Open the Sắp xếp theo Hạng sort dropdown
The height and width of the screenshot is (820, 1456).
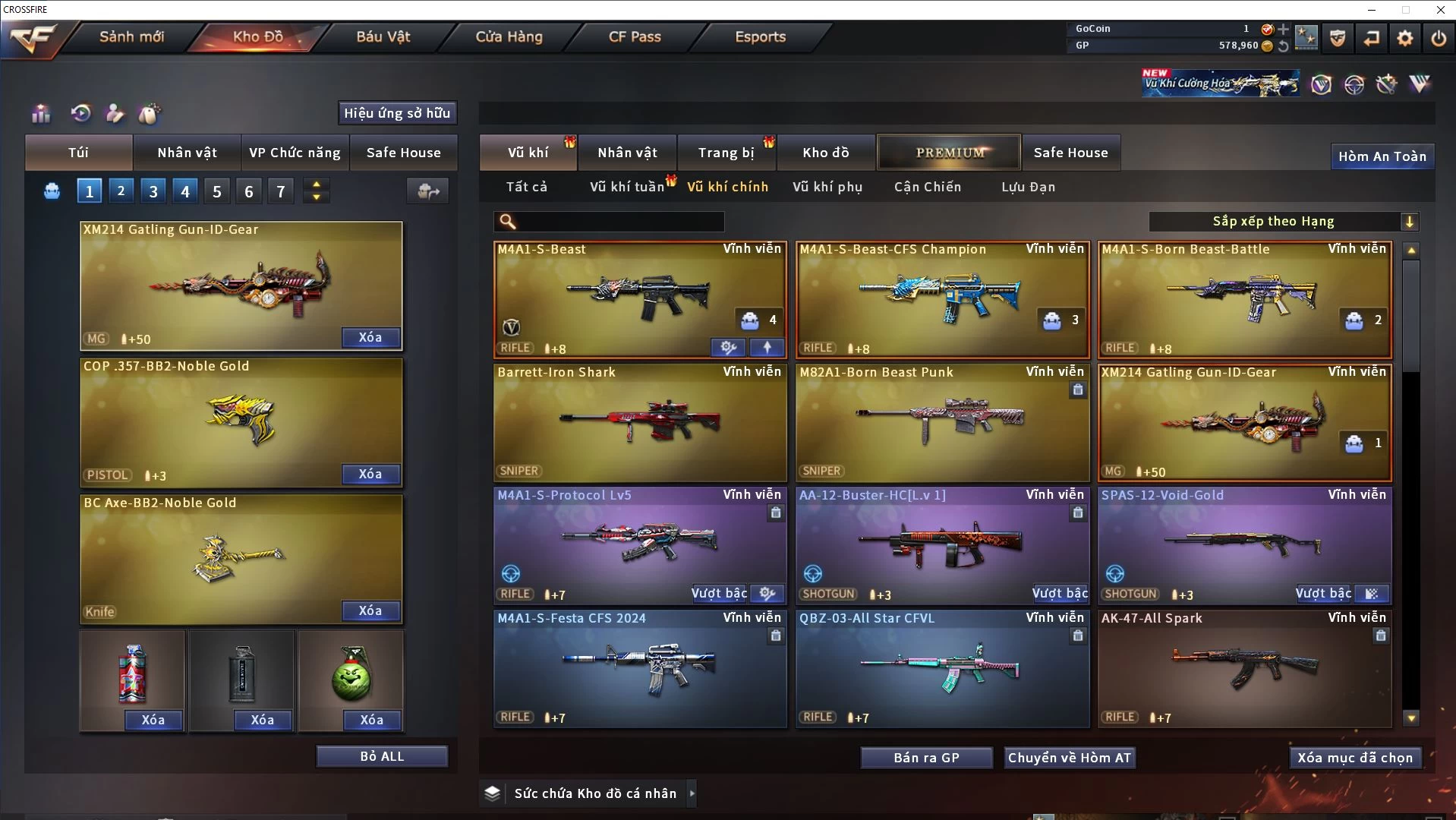click(1283, 222)
